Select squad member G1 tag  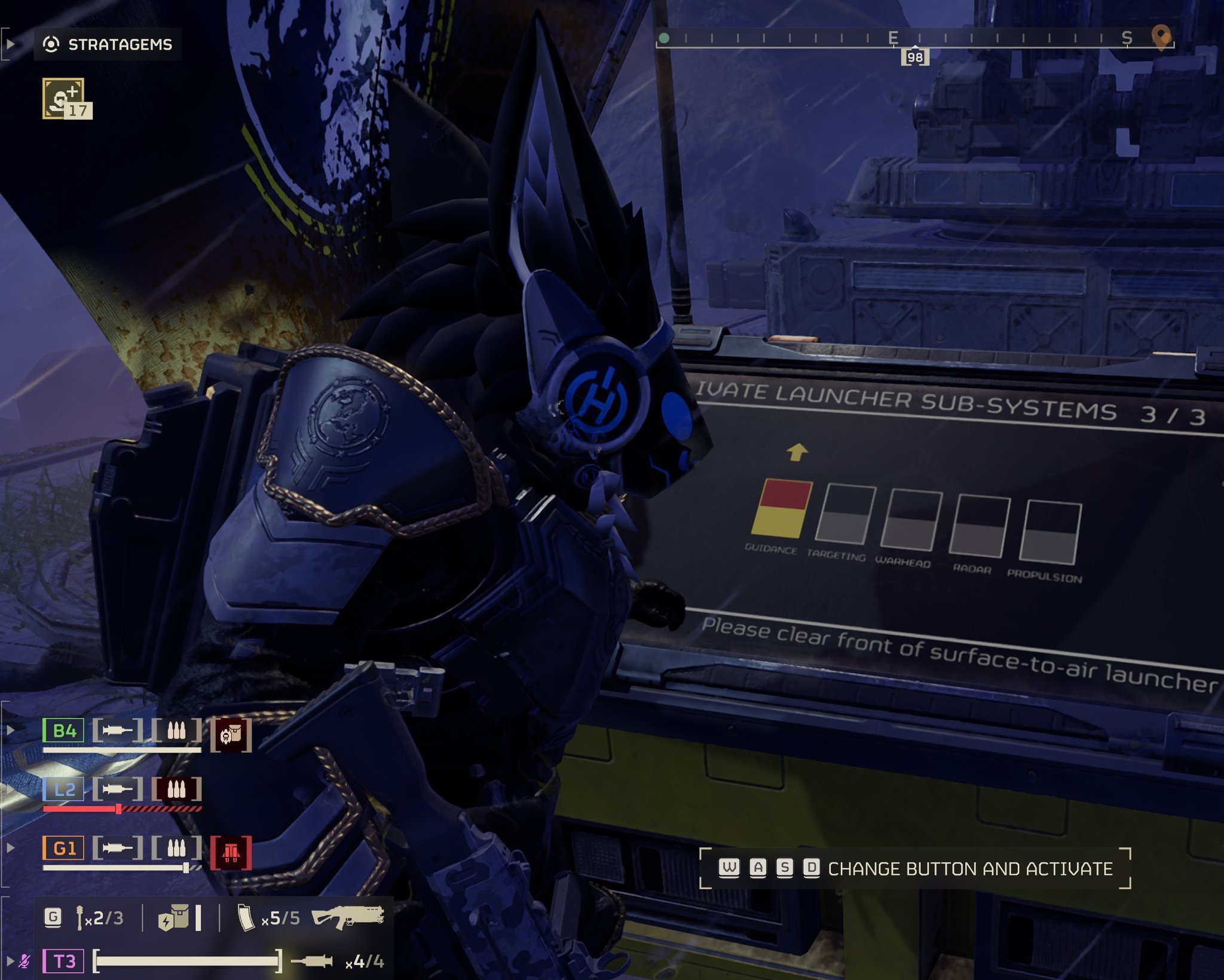[63, 848]
